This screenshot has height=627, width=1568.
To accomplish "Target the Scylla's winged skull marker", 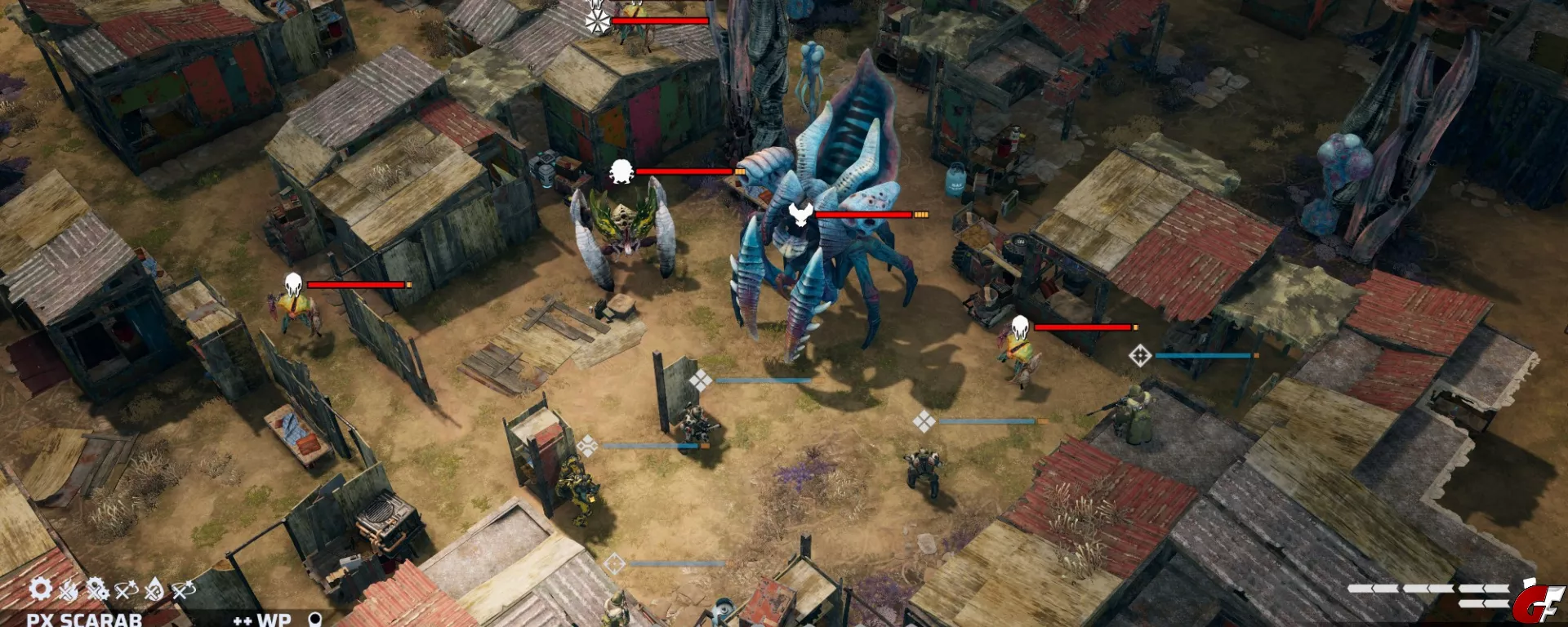I will (800, 215).
